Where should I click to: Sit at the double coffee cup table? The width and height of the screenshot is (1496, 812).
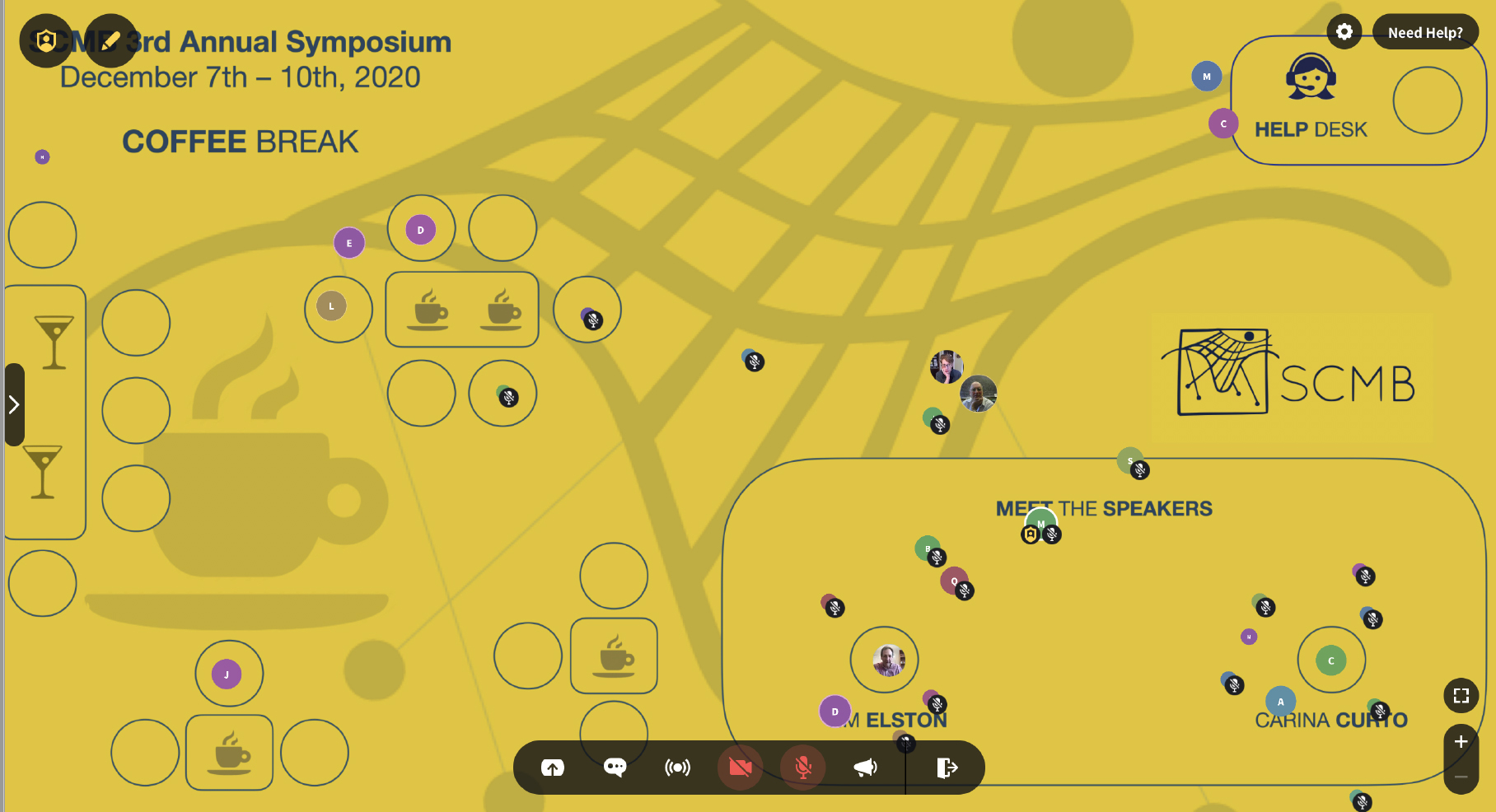point(462,310)
